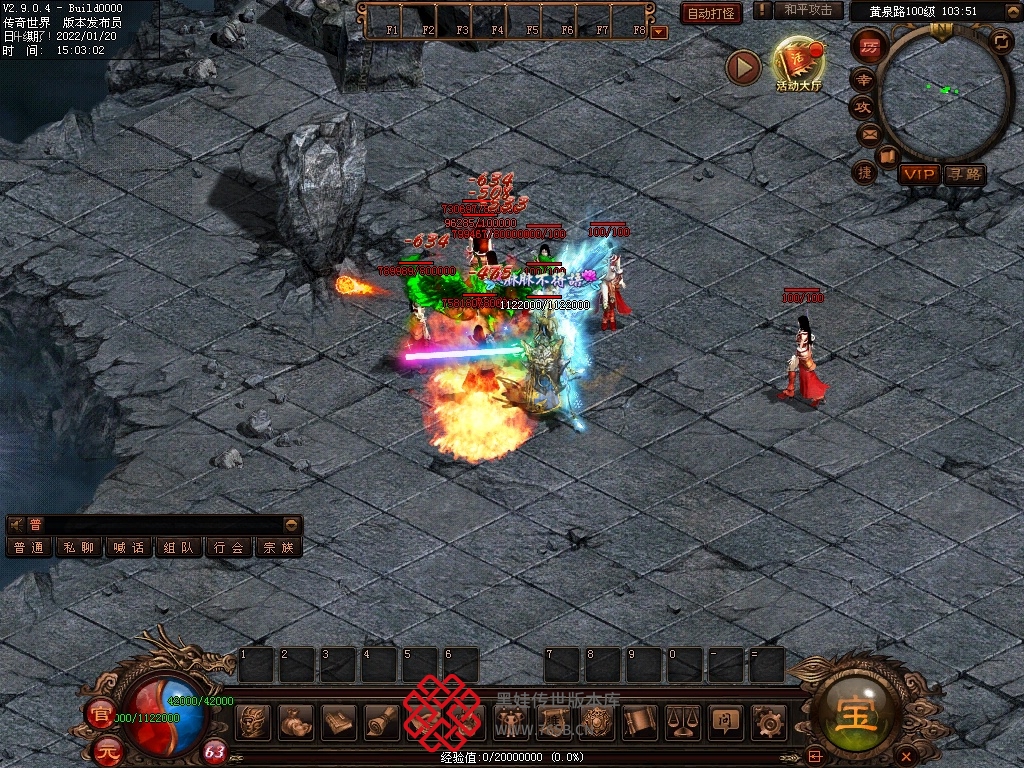Image resolution: width=1024 pixels, height=768 pixels.
Task: Choose the 行会 guild chat tab
Action: 229,548
